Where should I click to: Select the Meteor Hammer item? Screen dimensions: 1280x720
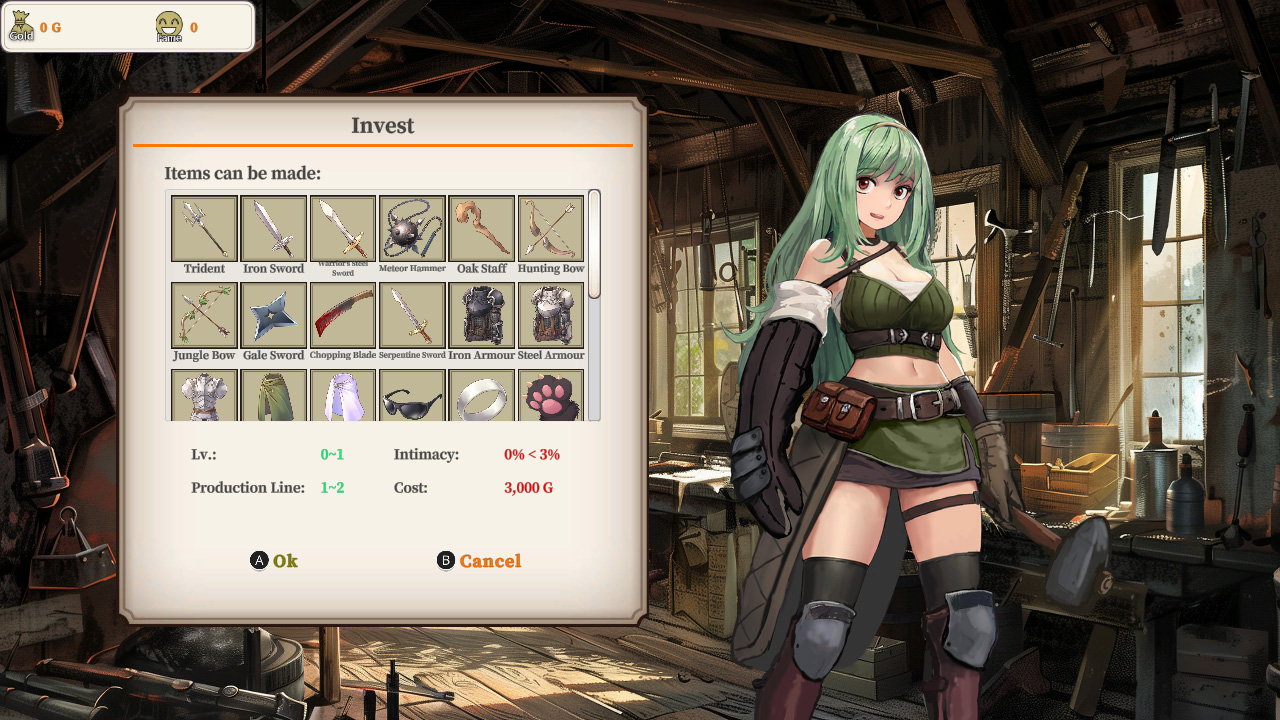(412, 228)
